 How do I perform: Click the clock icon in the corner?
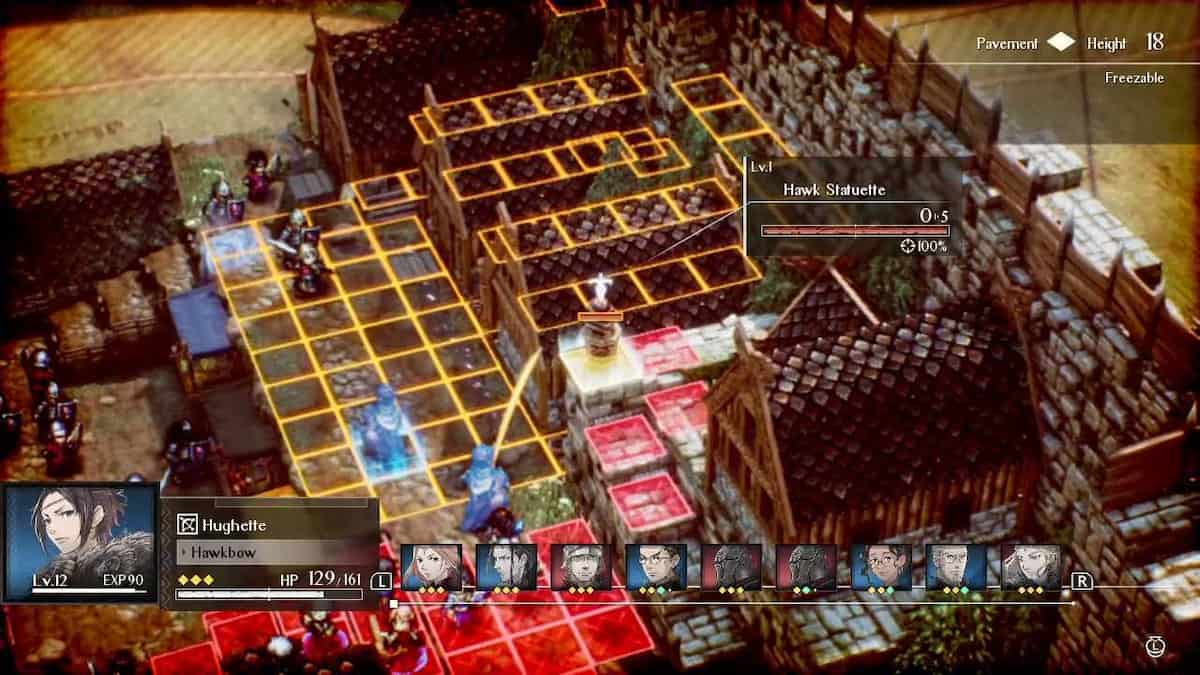pos(1157,648)
